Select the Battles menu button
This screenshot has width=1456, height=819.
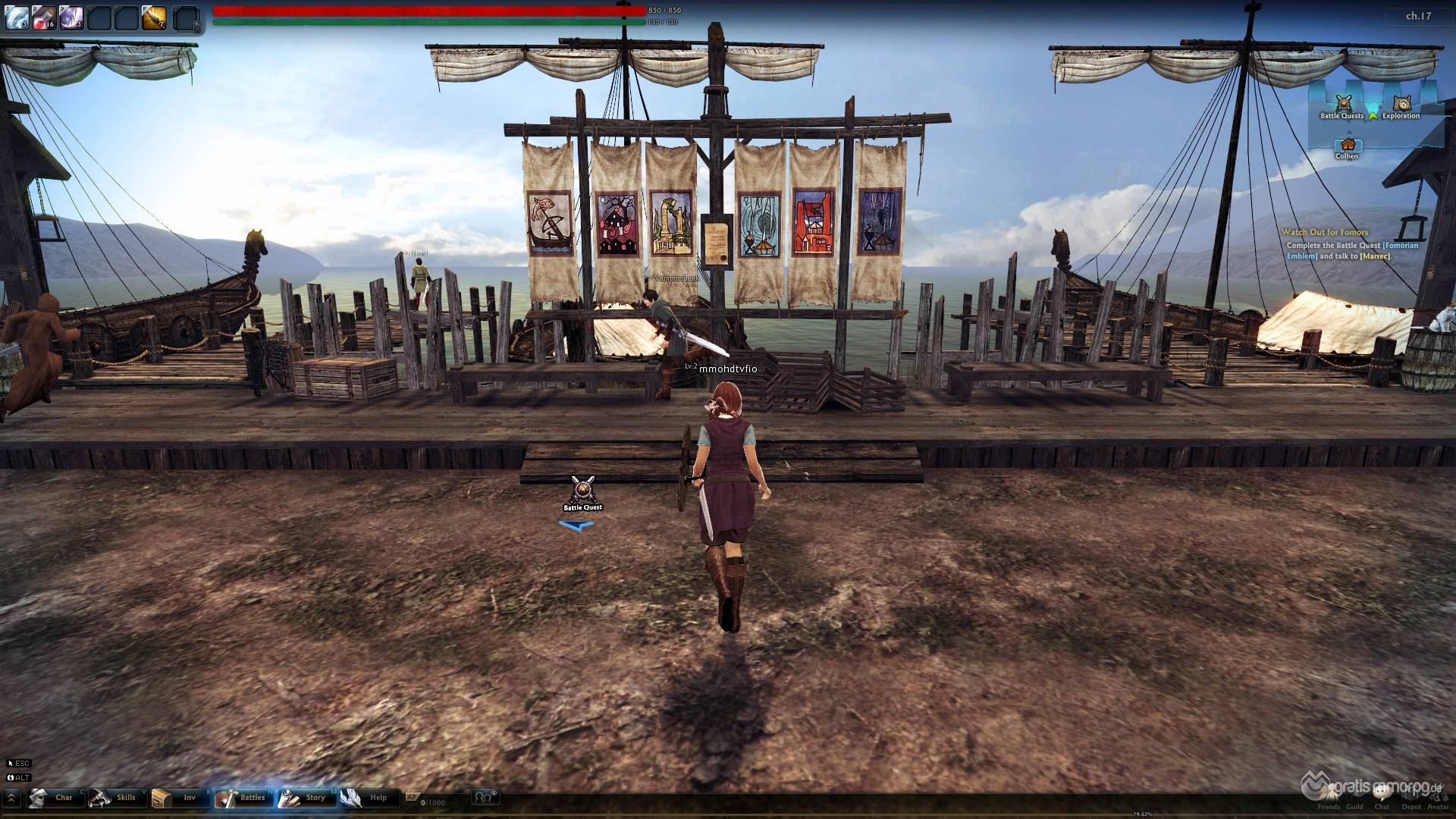[x=241, y=798]
